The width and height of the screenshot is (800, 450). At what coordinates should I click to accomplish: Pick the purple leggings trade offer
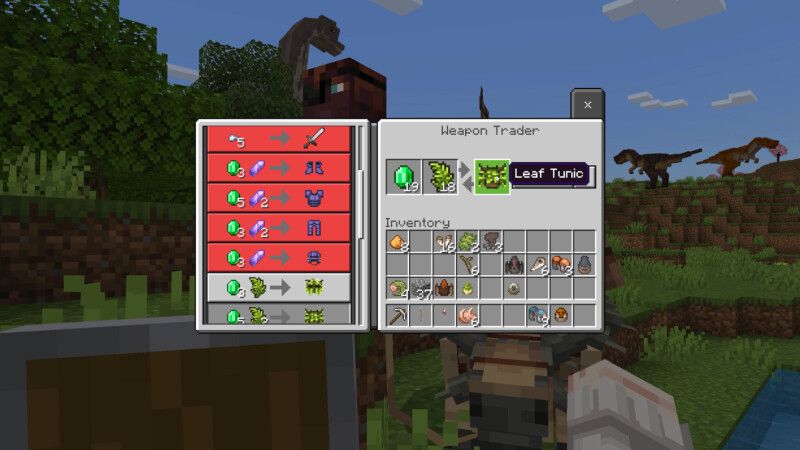[x=279, y=228]
